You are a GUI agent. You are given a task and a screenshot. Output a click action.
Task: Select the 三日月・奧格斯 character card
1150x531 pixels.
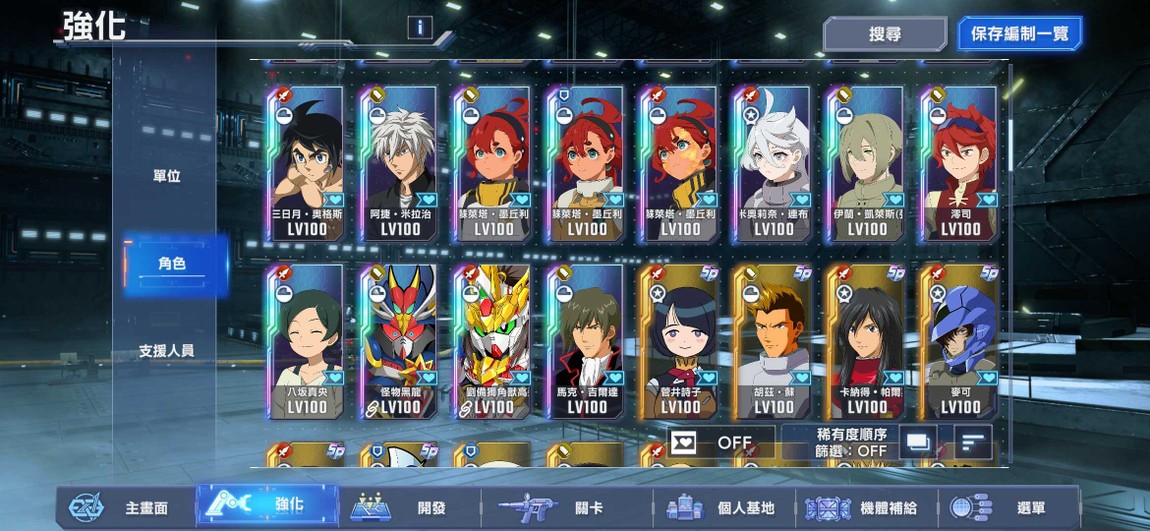(306, 164)
